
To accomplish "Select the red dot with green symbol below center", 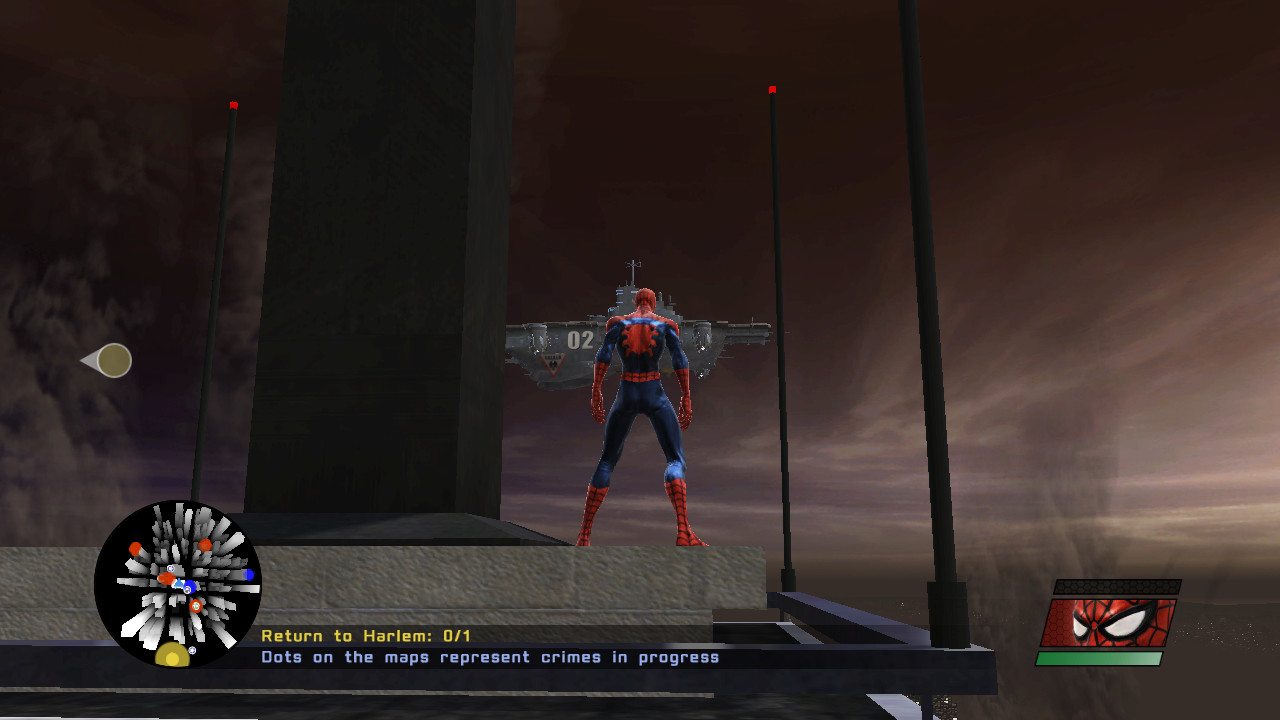I will coord(195,605).
